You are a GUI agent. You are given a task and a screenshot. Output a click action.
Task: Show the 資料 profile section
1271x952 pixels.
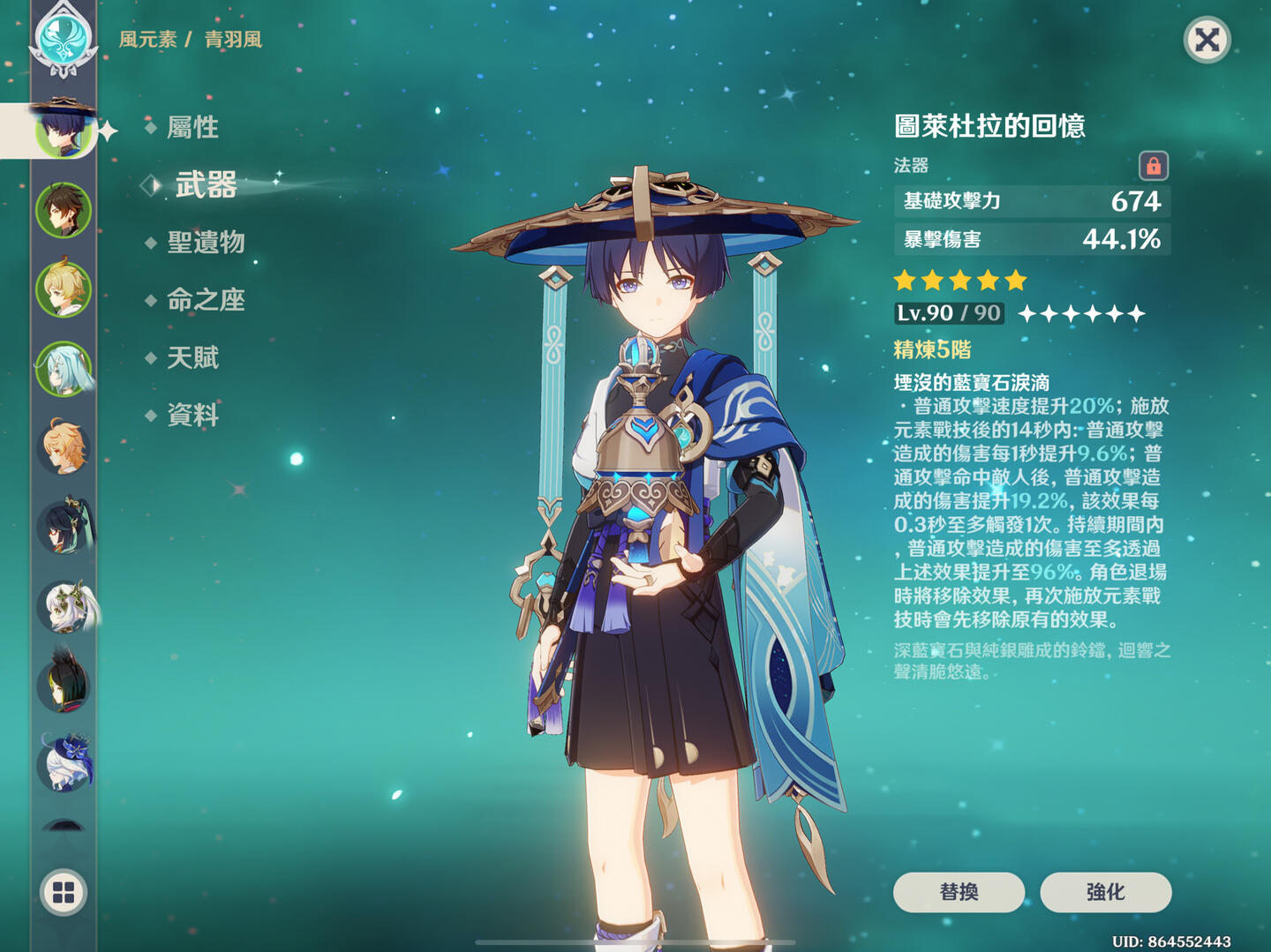(192, 415)
